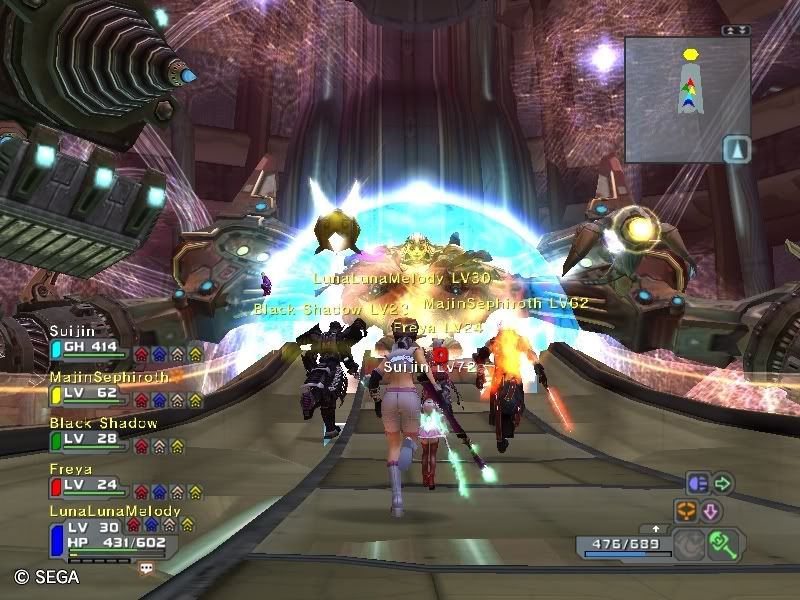The image size is (800, 600).
Task: Toggle the minimap size arrows
Action: pyautogui.click(x=735, y=30)
